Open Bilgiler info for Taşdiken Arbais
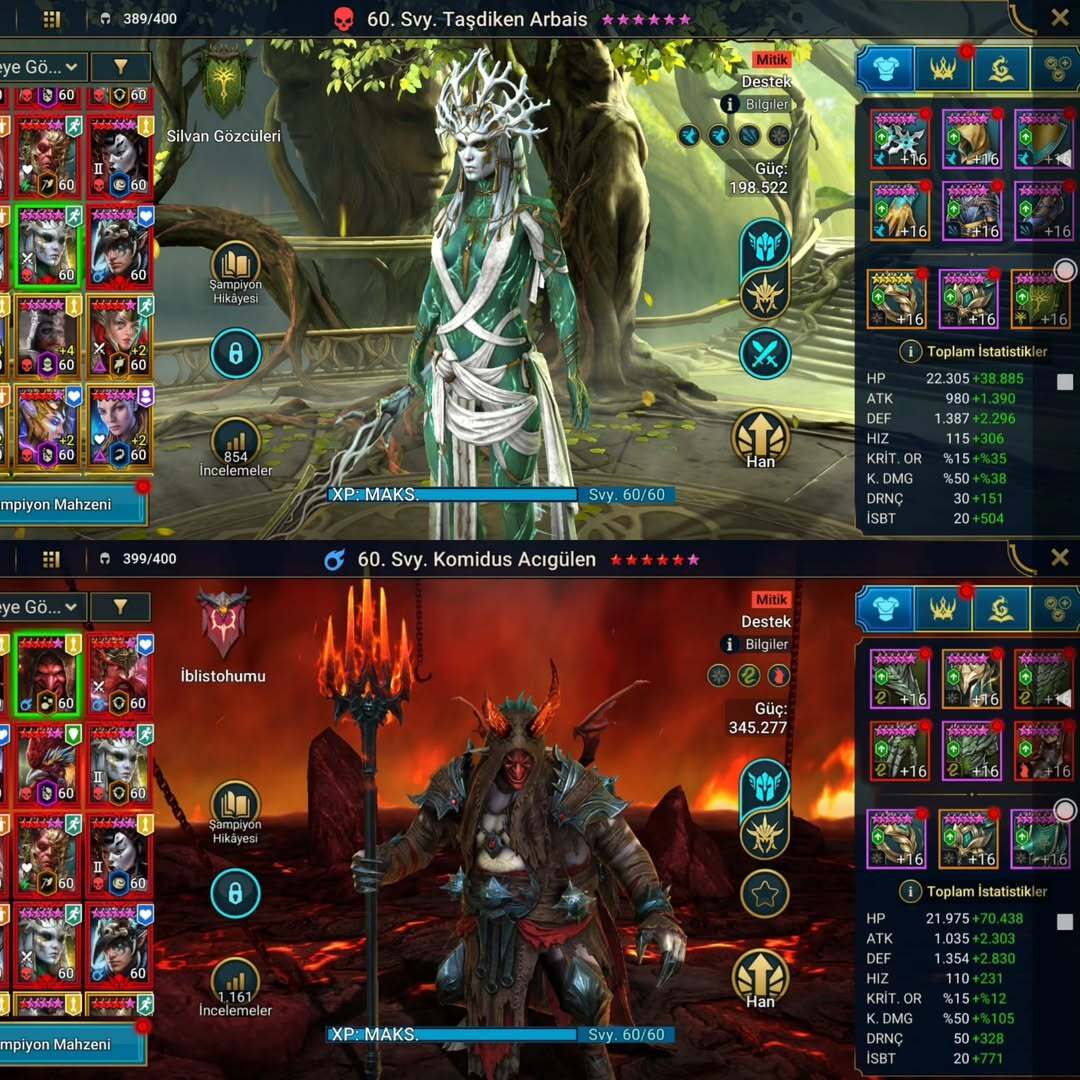The image size is (1080, 1080). click(x=756, y=104)
